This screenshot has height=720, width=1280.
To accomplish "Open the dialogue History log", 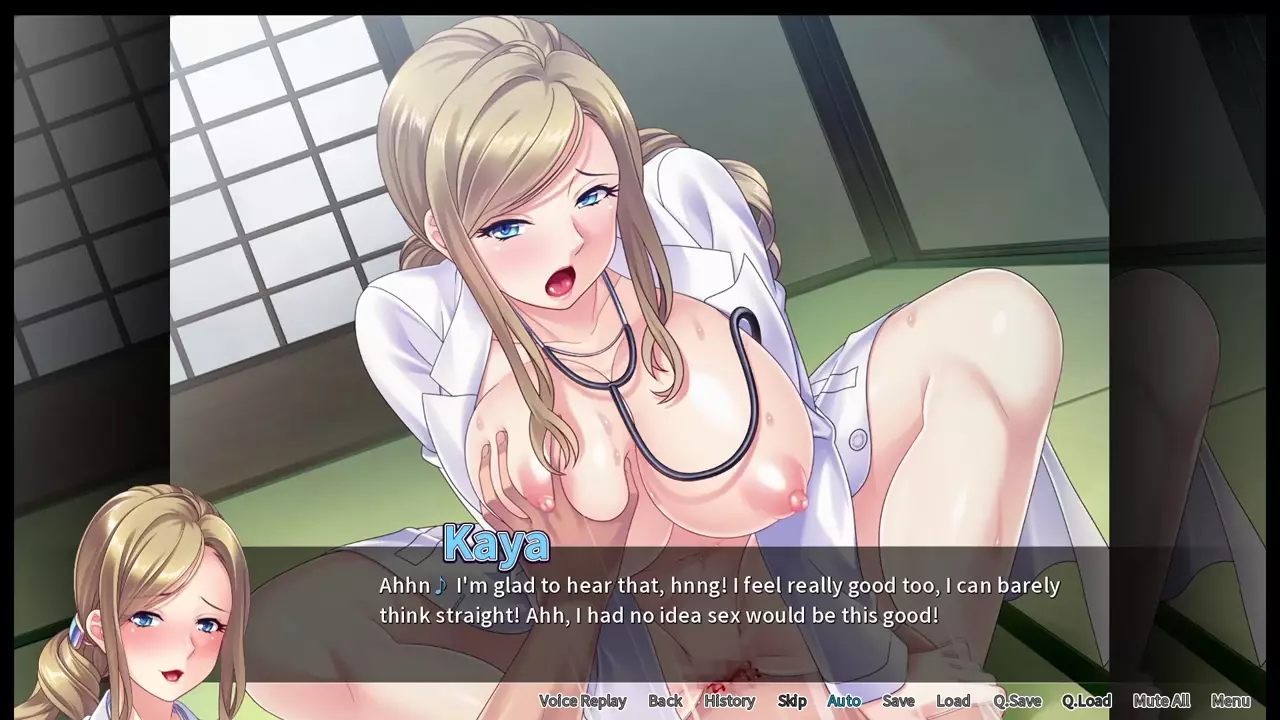I will (729, 701).
